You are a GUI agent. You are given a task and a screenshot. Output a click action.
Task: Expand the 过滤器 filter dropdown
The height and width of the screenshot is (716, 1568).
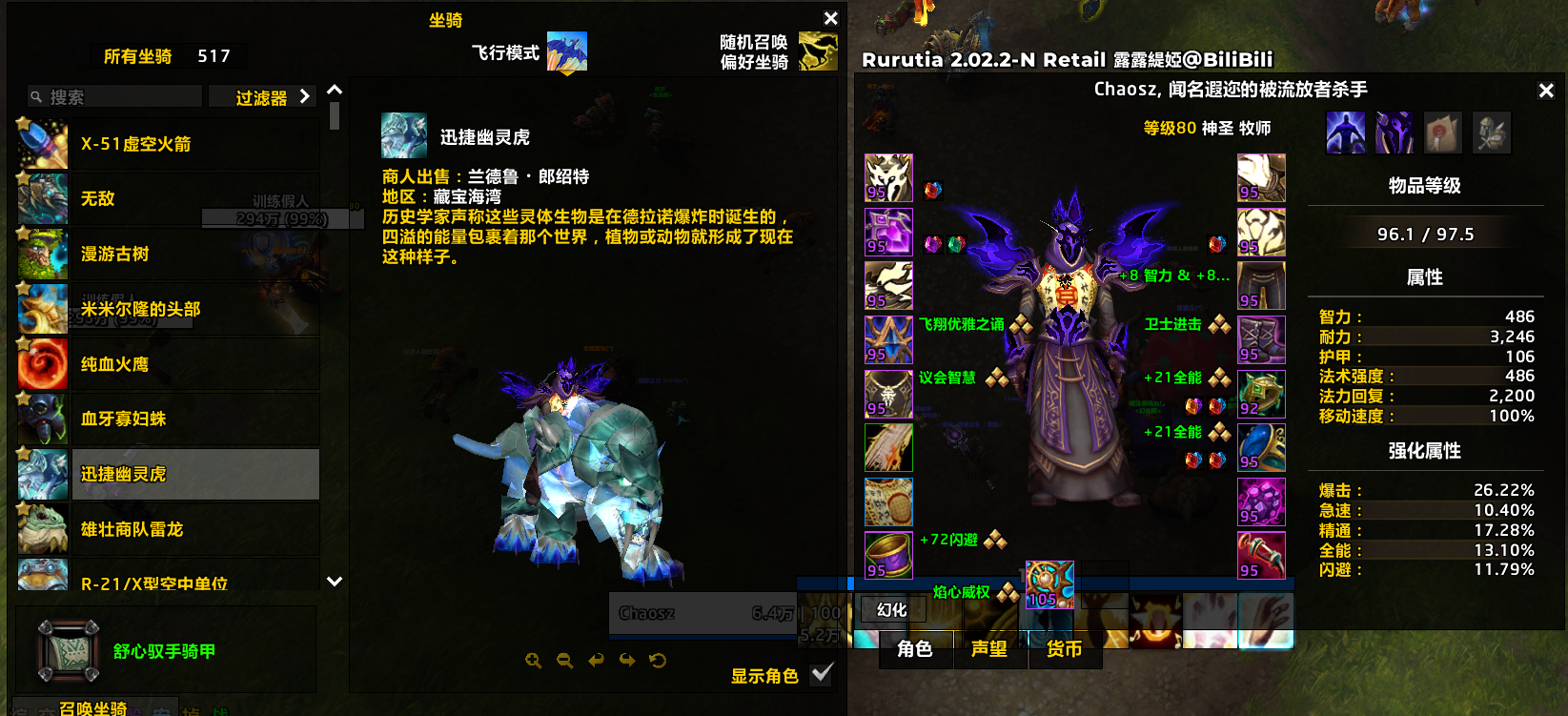262,95
